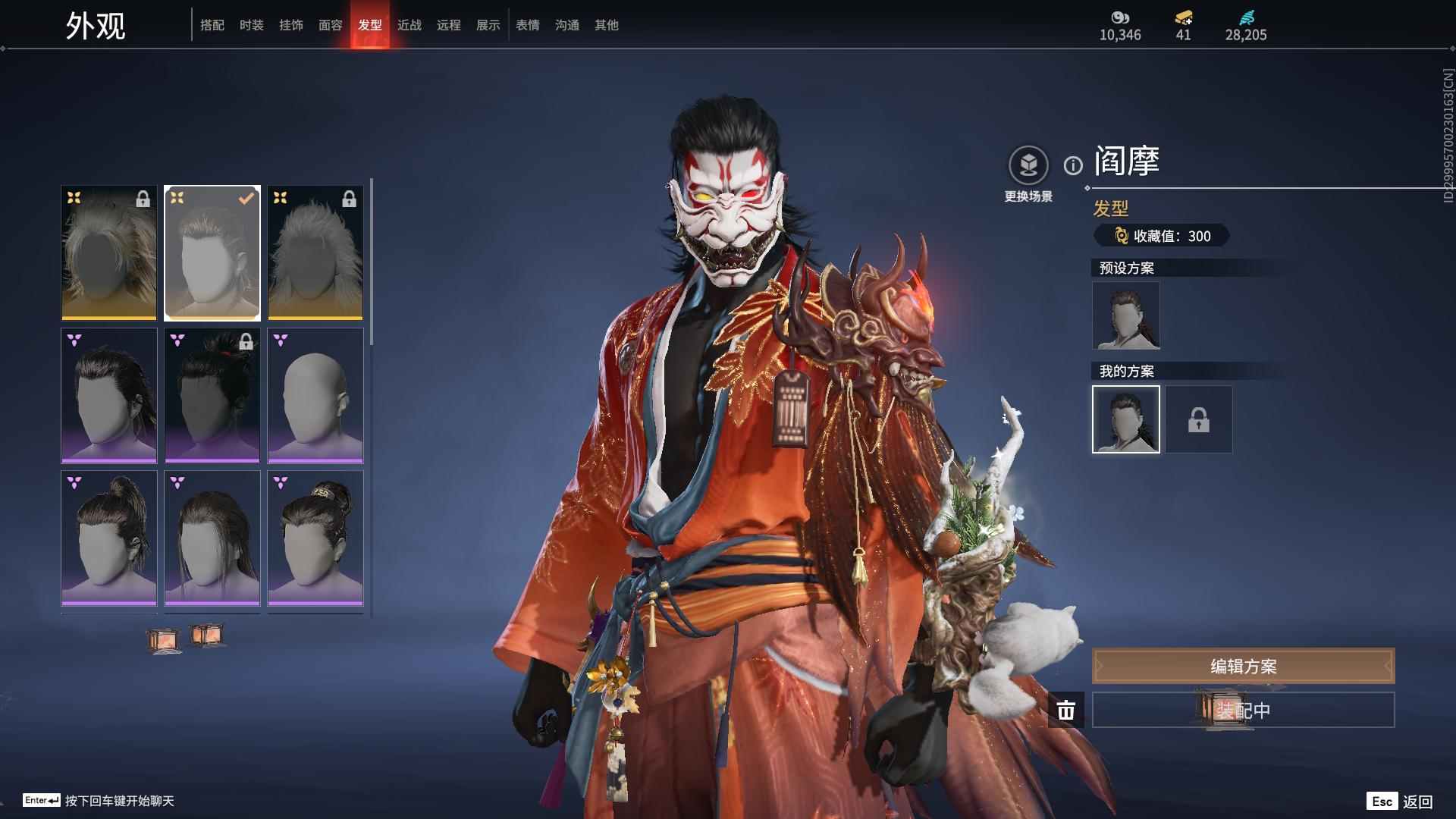1456x819 pixels.
Task: Pick the locked topknot hairstyle with red tie
Action: (212, 395)
